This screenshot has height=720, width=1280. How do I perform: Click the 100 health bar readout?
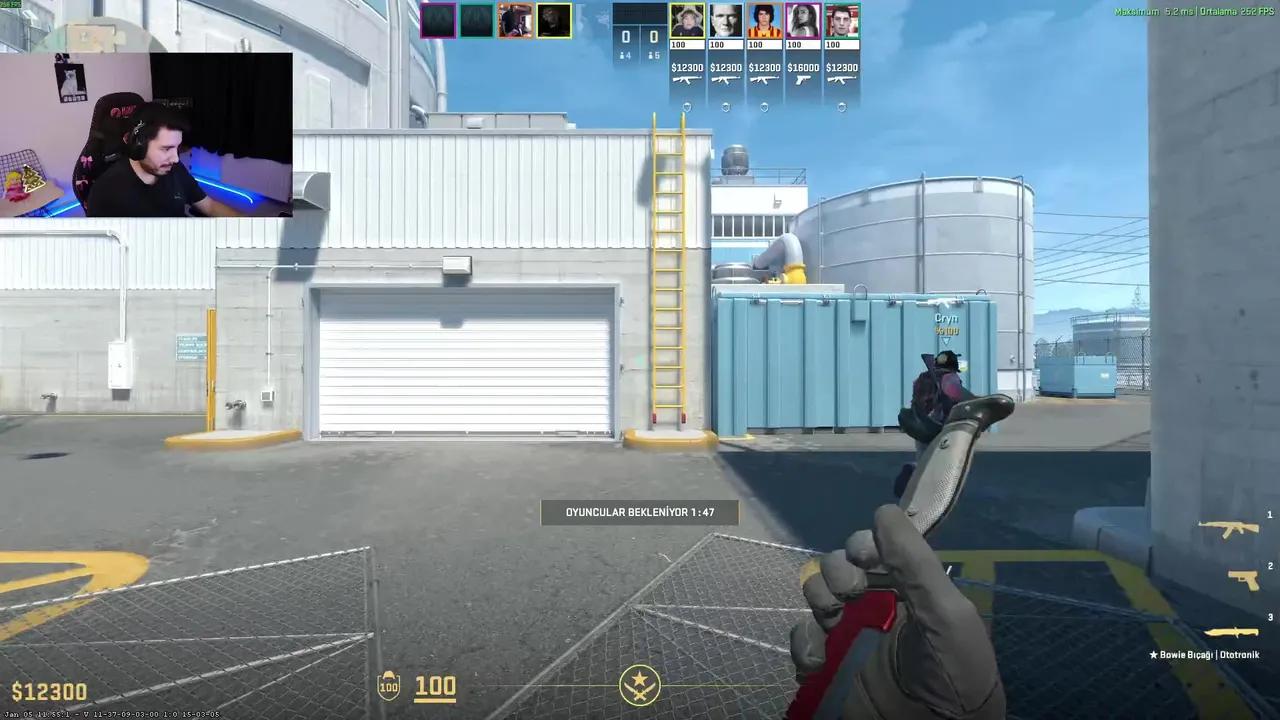point(434,686)
